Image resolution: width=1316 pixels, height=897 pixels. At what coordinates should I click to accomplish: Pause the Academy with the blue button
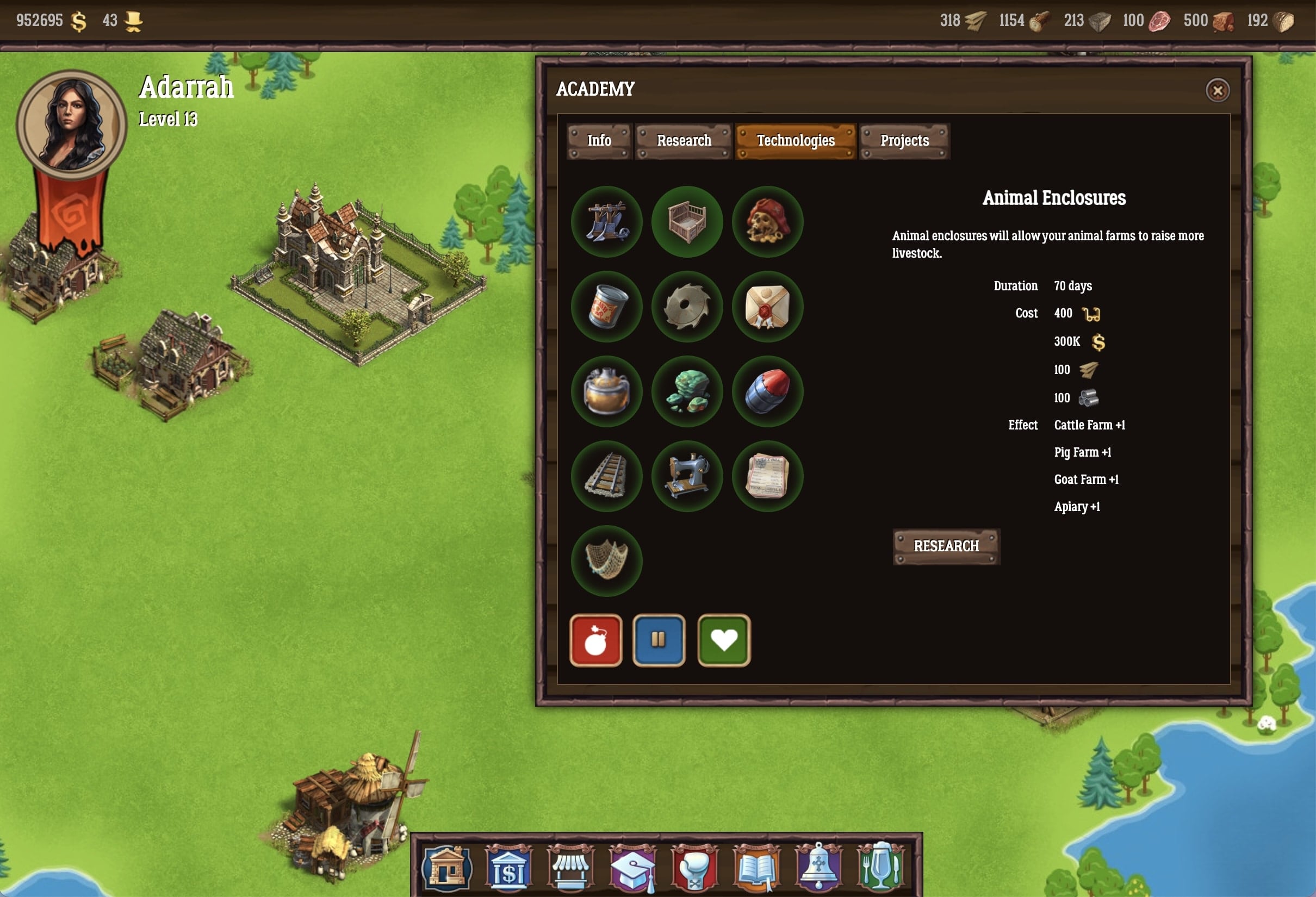coord(659,640)
